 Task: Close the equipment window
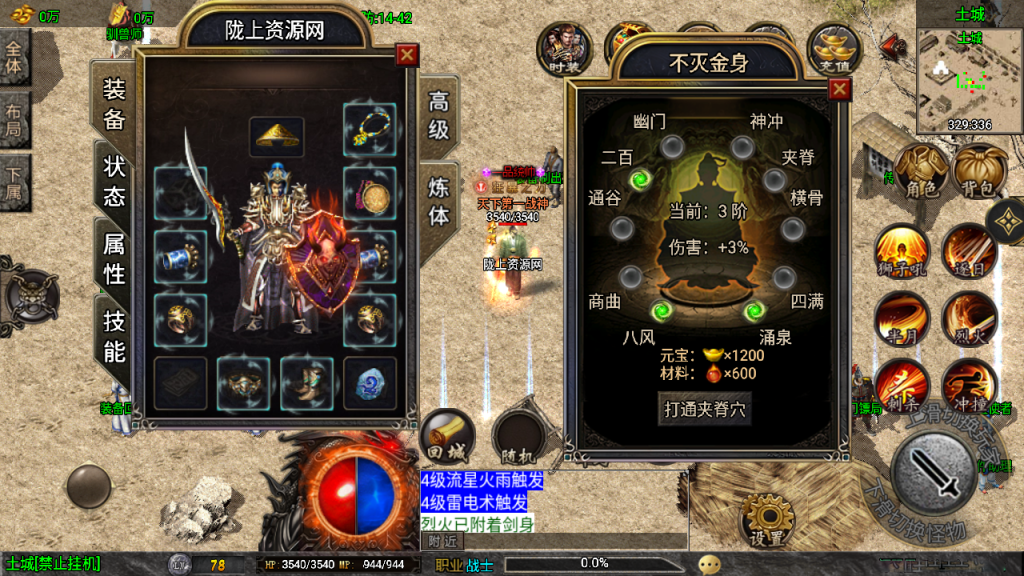[406, 55]
